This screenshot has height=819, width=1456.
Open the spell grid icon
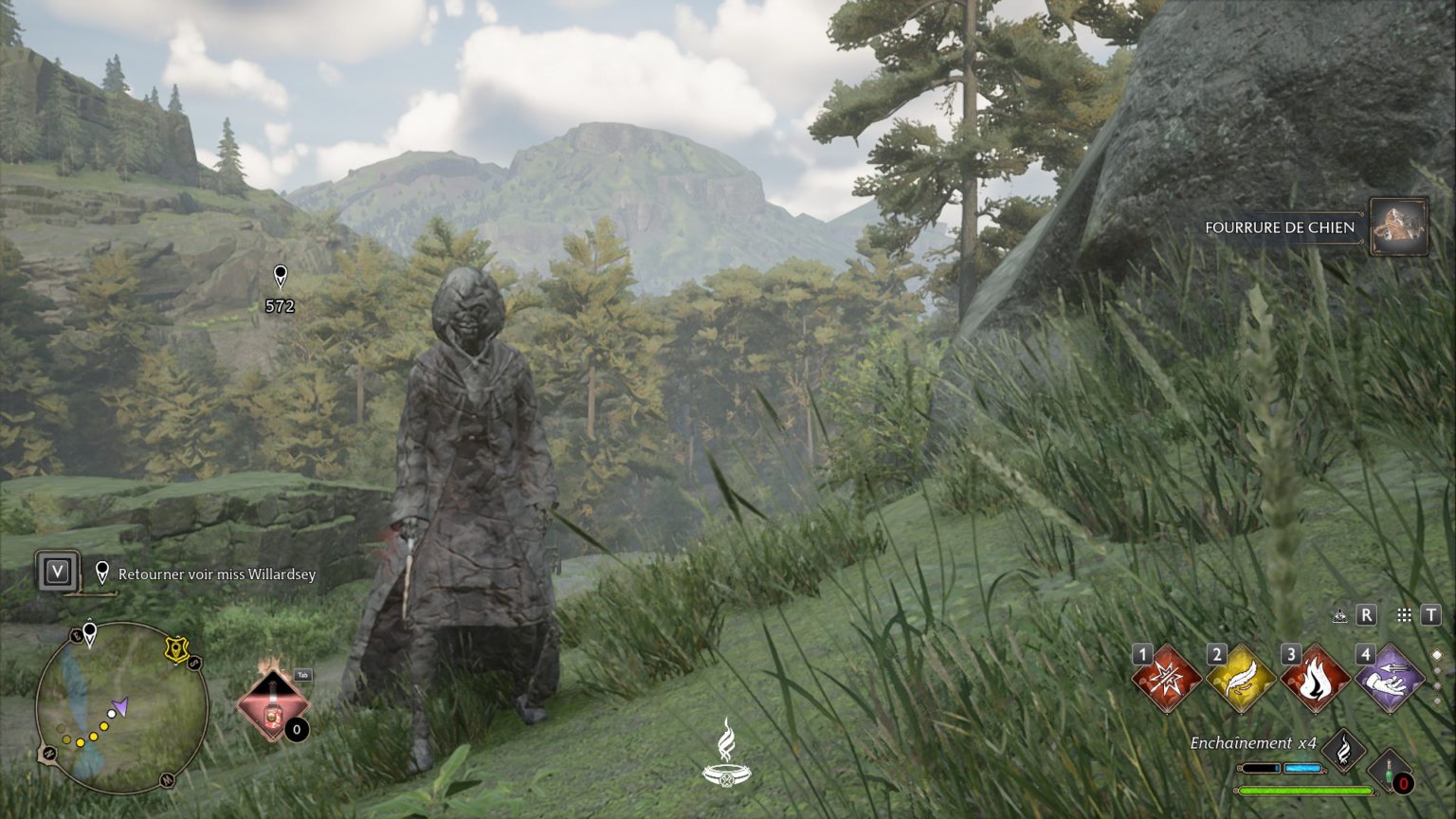pyautogui.click(x=1404, y=615)
